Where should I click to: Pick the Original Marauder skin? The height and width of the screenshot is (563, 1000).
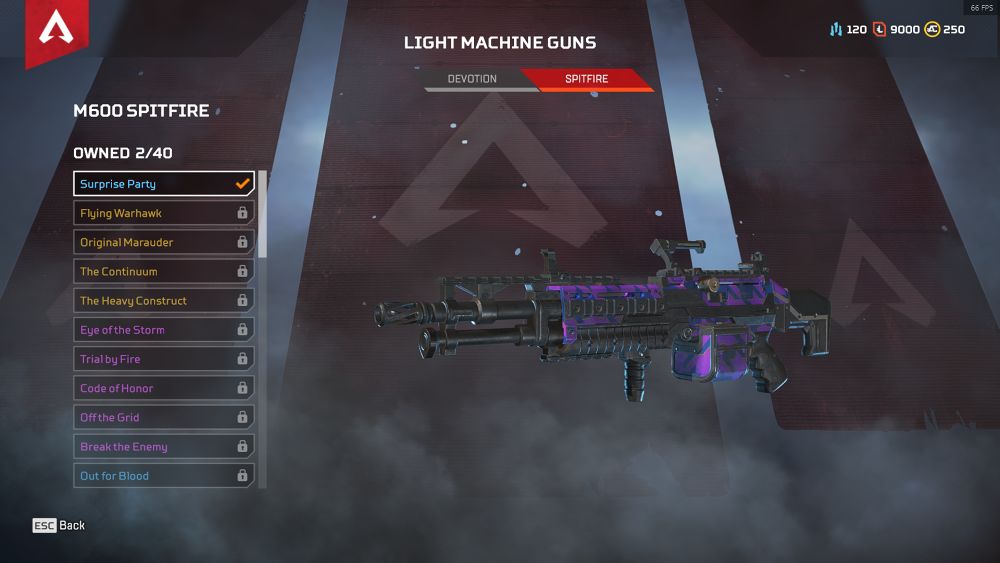point(164,242)
